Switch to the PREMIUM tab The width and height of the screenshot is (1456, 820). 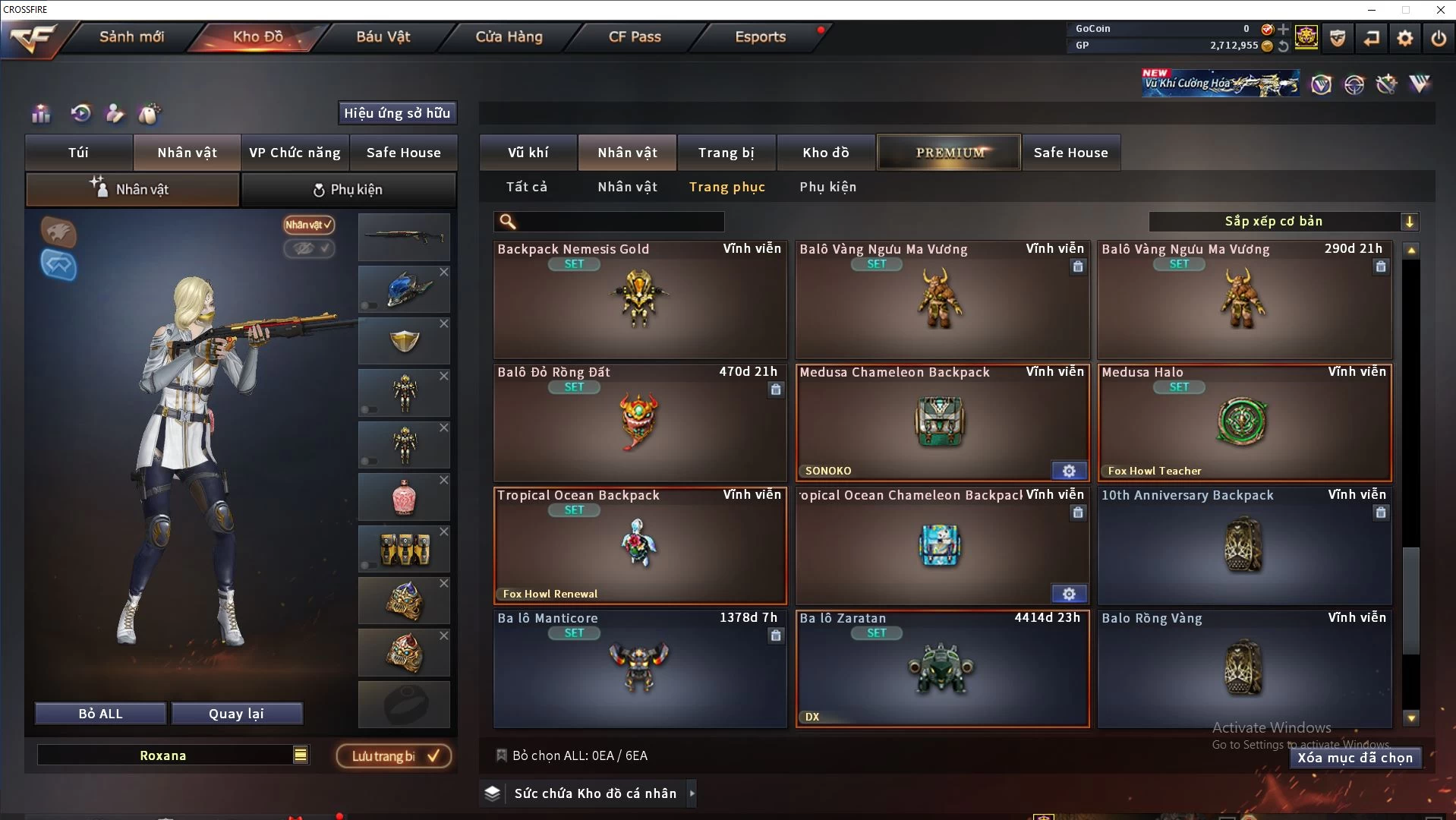949,153
